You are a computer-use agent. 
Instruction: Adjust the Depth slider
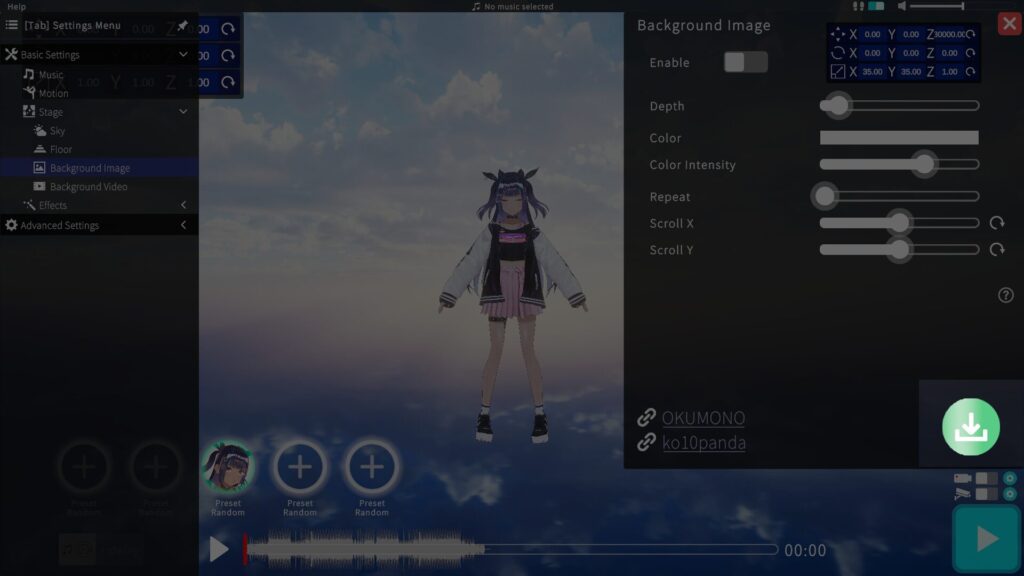point(837,105)
